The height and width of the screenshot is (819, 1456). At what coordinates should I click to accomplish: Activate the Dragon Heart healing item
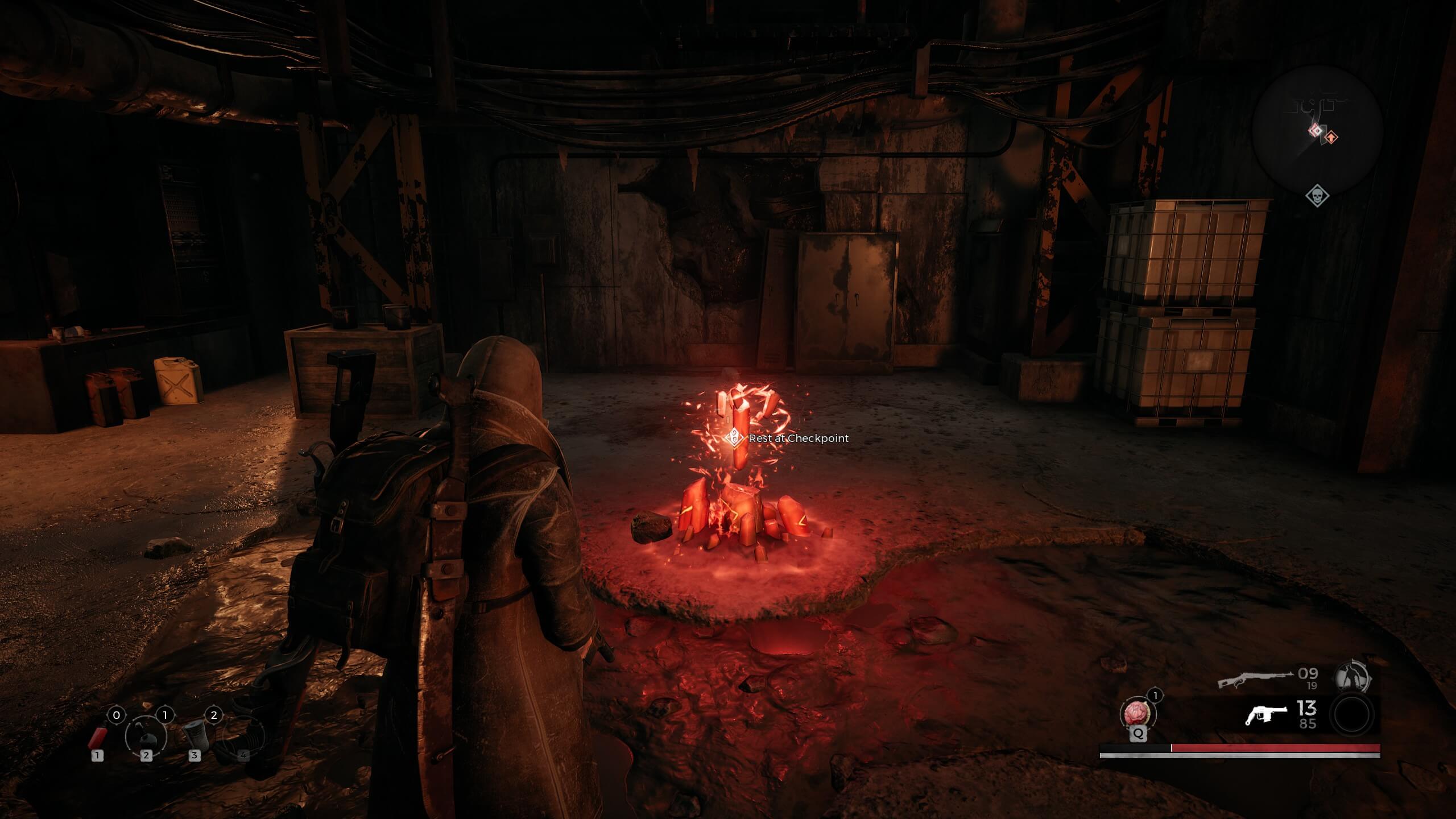1138,714
